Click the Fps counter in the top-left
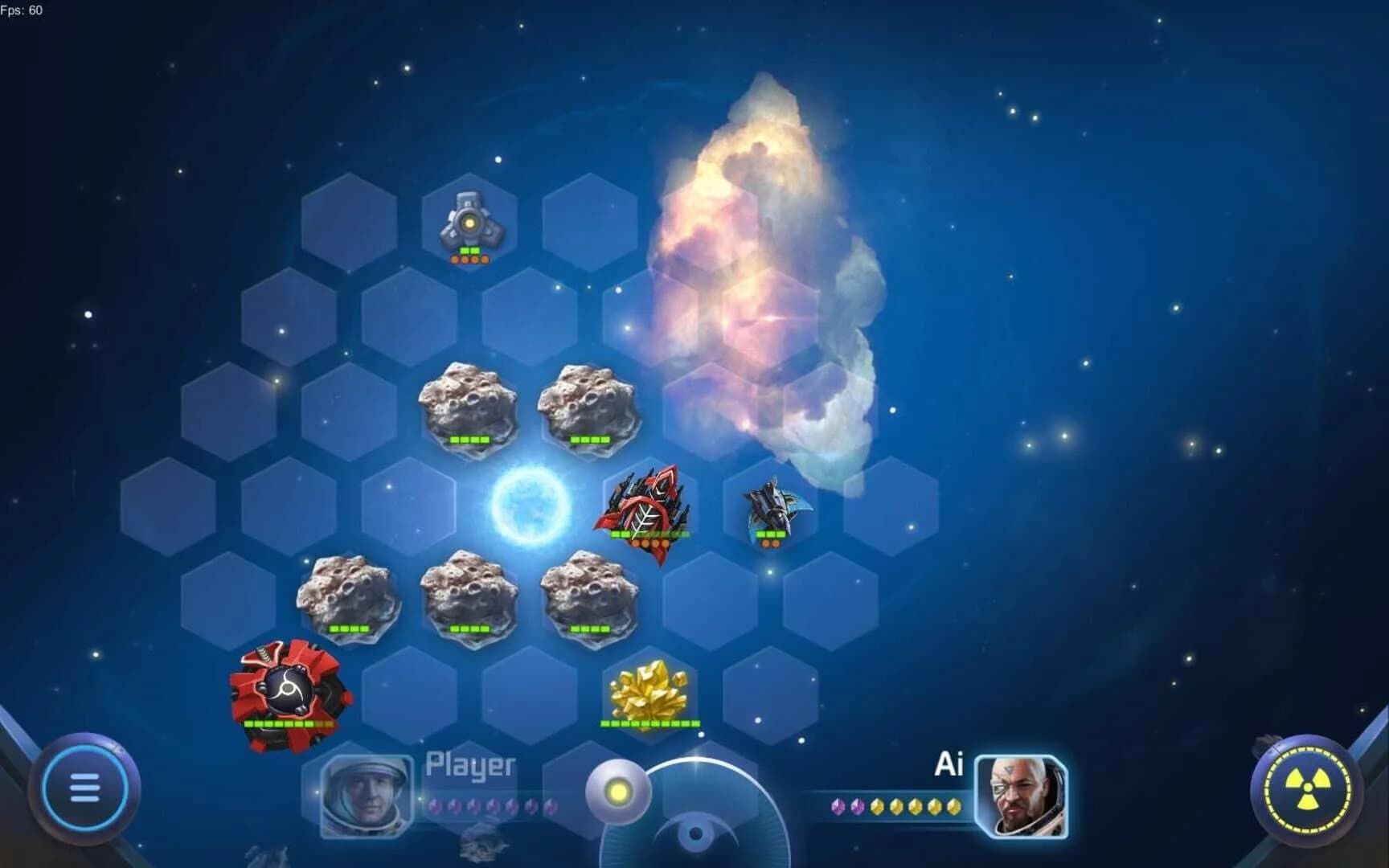The width and height of the screenshot is (1389, 868). click(x=23, y=11)
